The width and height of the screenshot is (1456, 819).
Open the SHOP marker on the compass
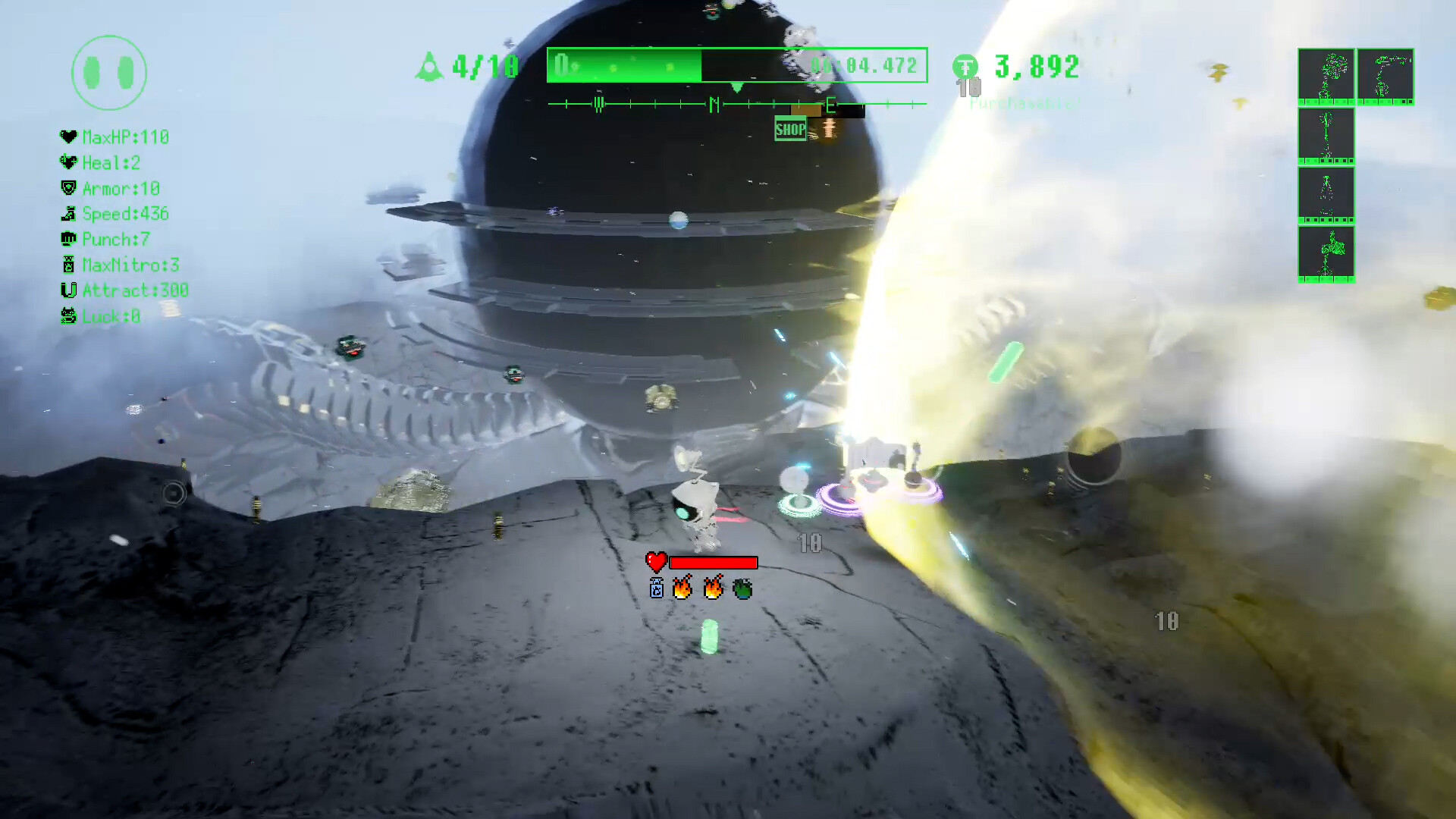click(789, 129)
